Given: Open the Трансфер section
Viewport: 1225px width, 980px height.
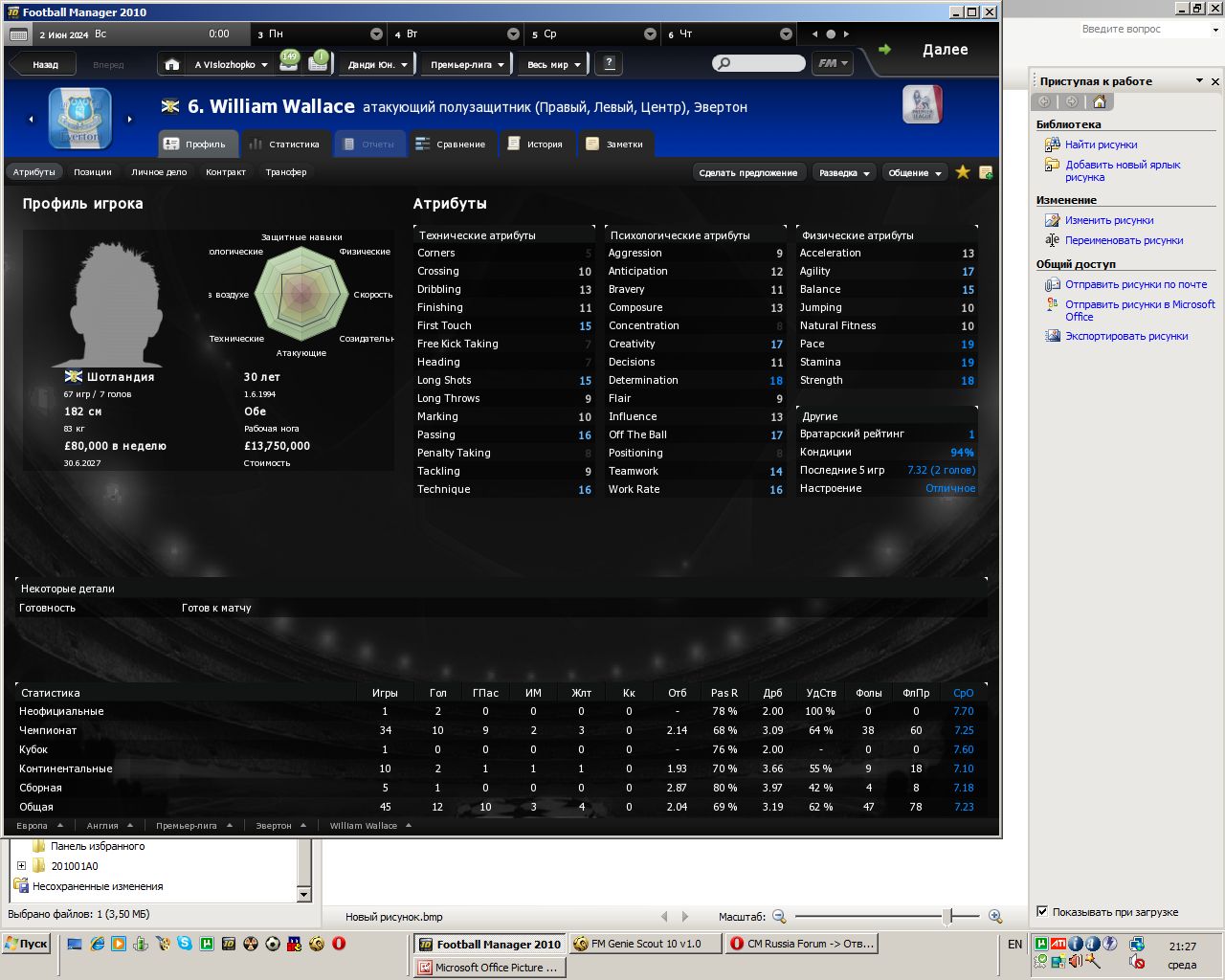Looking at the screenshot, I should tap(286, 172).
